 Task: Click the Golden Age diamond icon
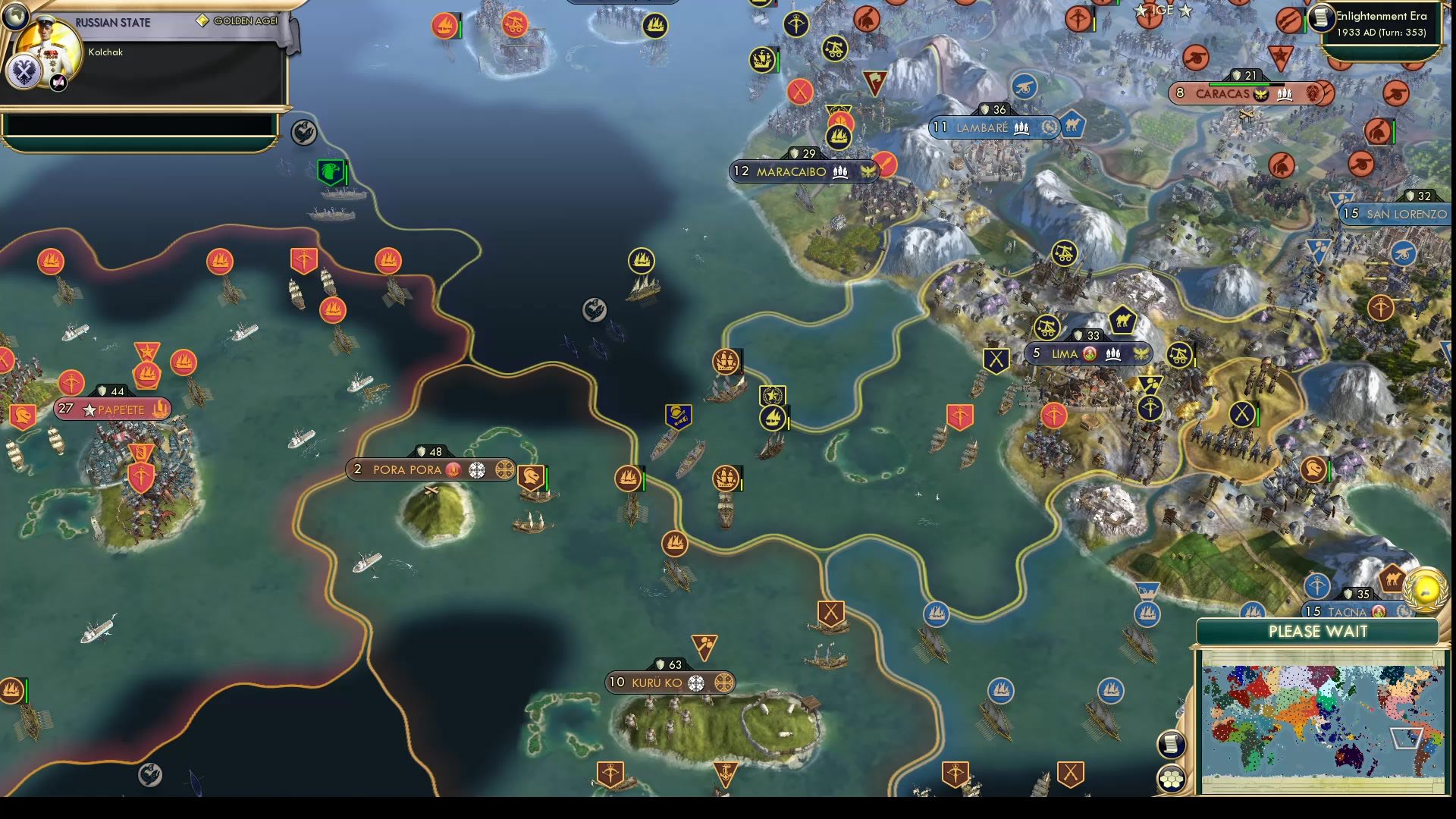pos(203,21)
